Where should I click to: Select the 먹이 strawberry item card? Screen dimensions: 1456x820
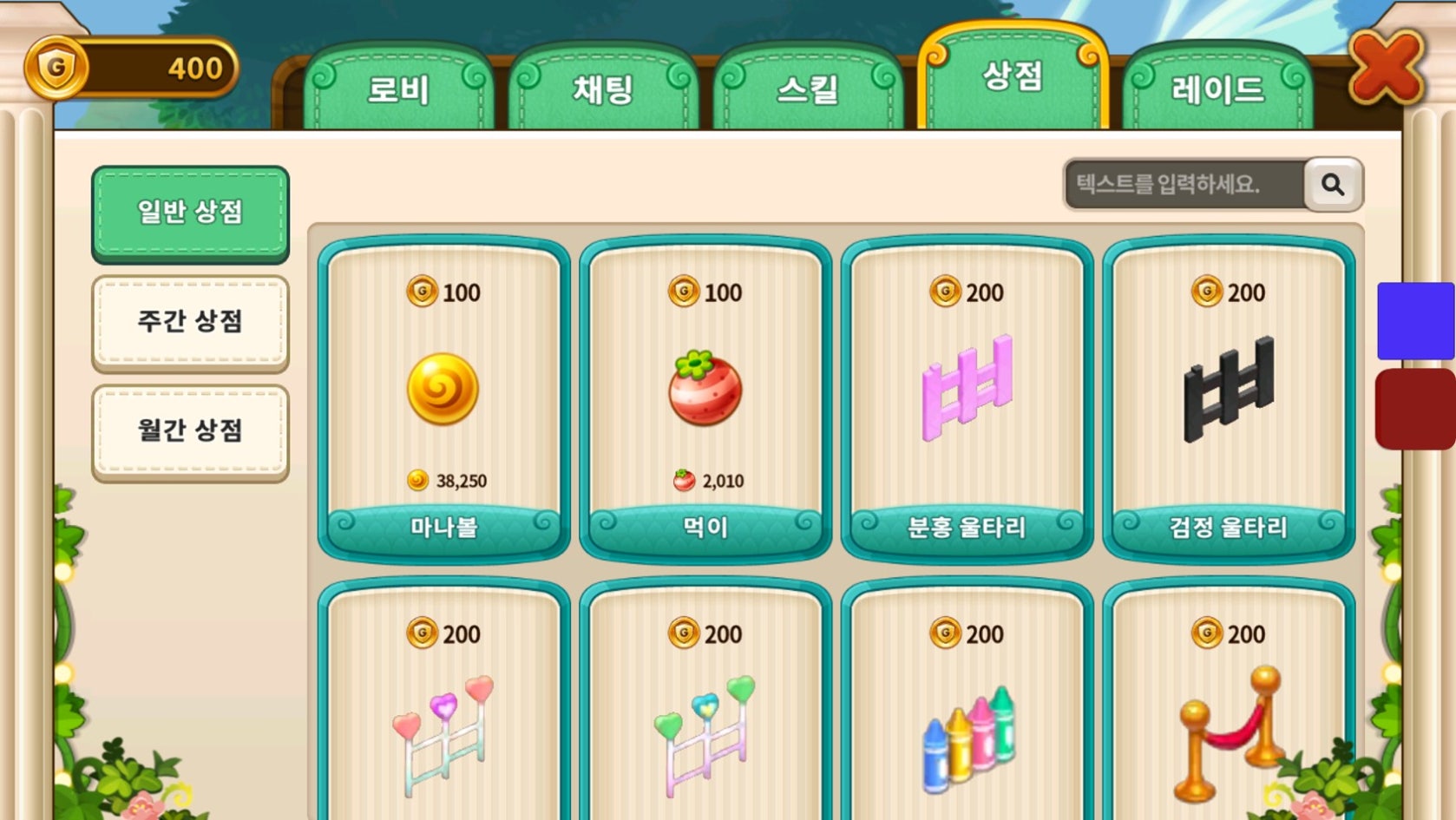pyautogui.click(x=705, y=399)
